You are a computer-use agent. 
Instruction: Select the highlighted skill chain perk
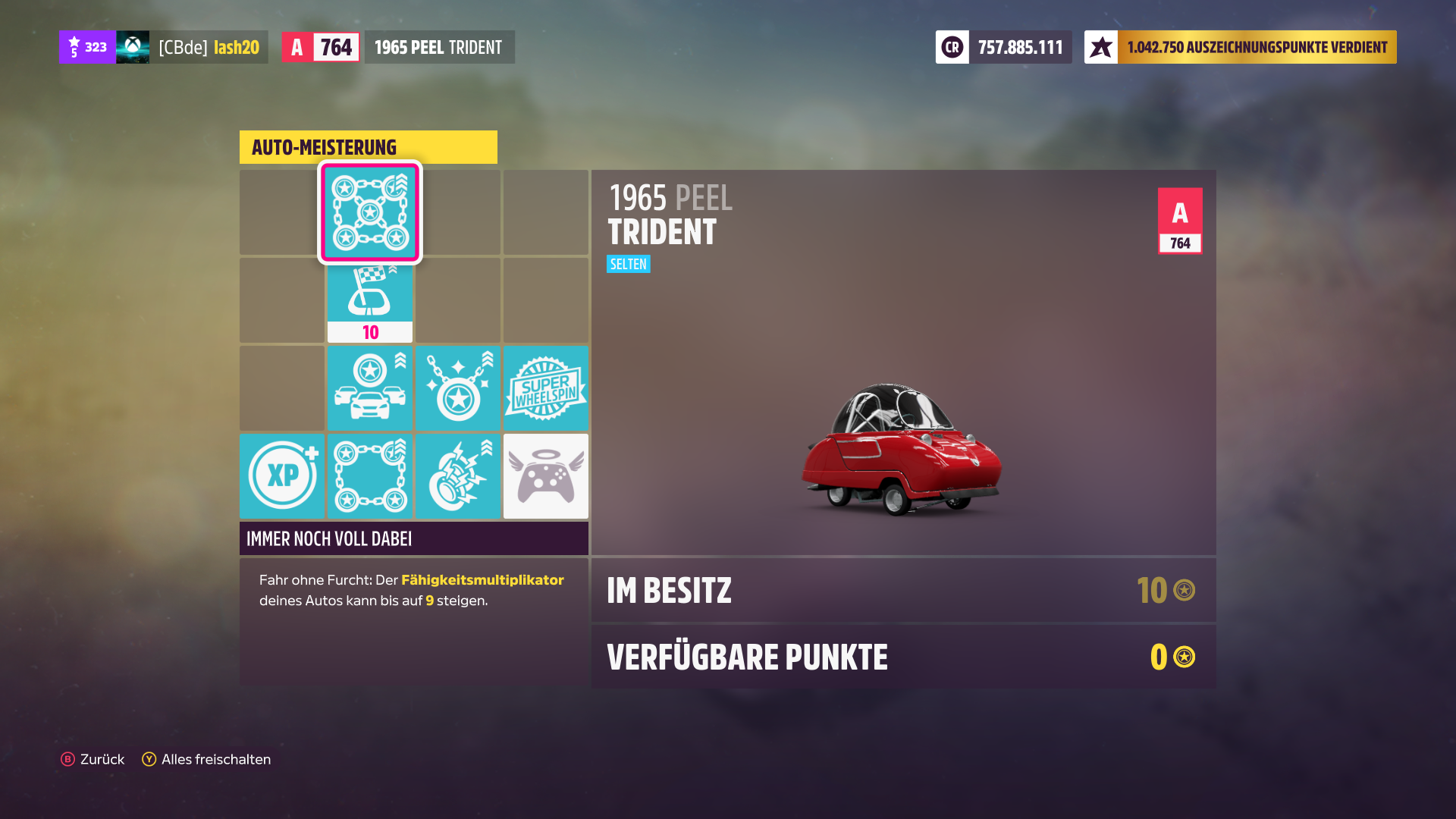369,213
